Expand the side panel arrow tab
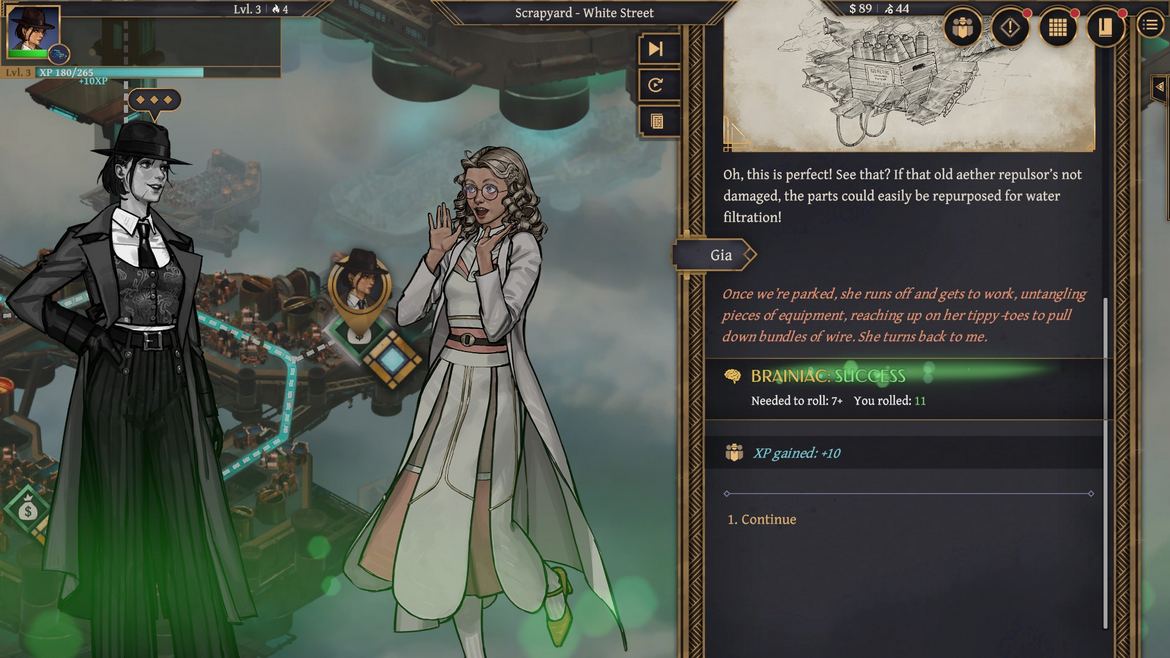The height and width of the screenshot is (658, 1170). click(x=1159, y=88)
